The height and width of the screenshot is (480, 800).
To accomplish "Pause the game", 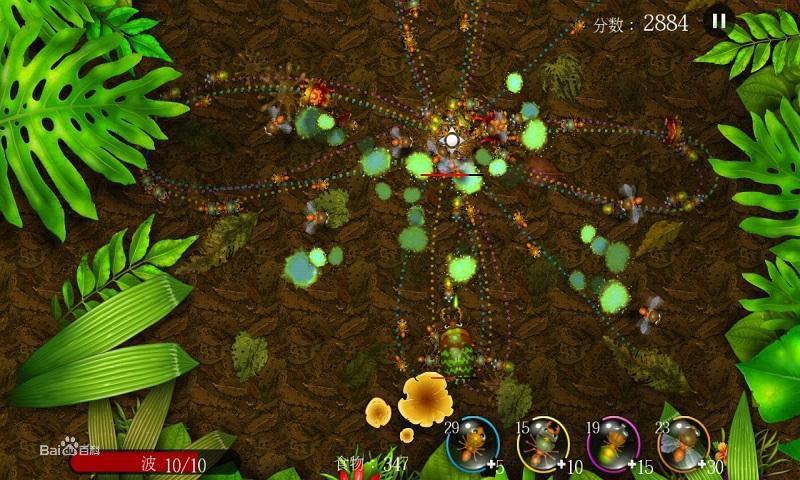I will tap(719, 21).
